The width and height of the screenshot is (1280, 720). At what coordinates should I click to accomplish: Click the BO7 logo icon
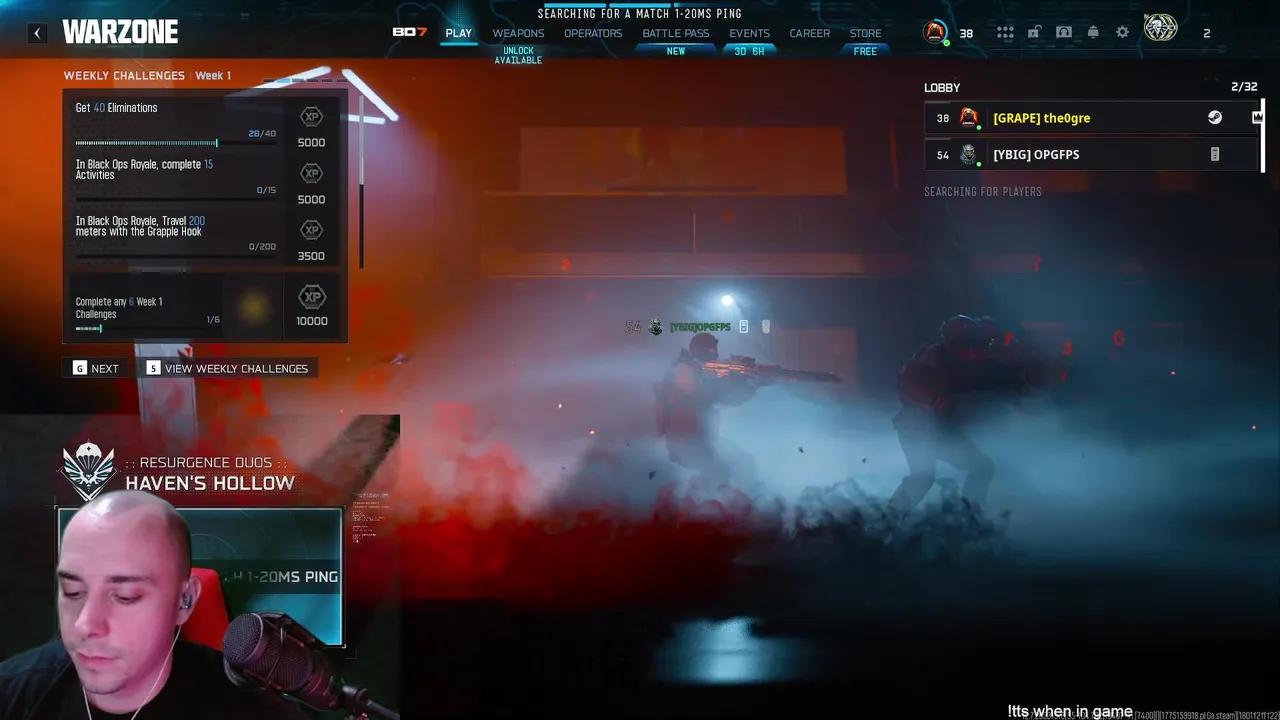[x=408, y=31]
